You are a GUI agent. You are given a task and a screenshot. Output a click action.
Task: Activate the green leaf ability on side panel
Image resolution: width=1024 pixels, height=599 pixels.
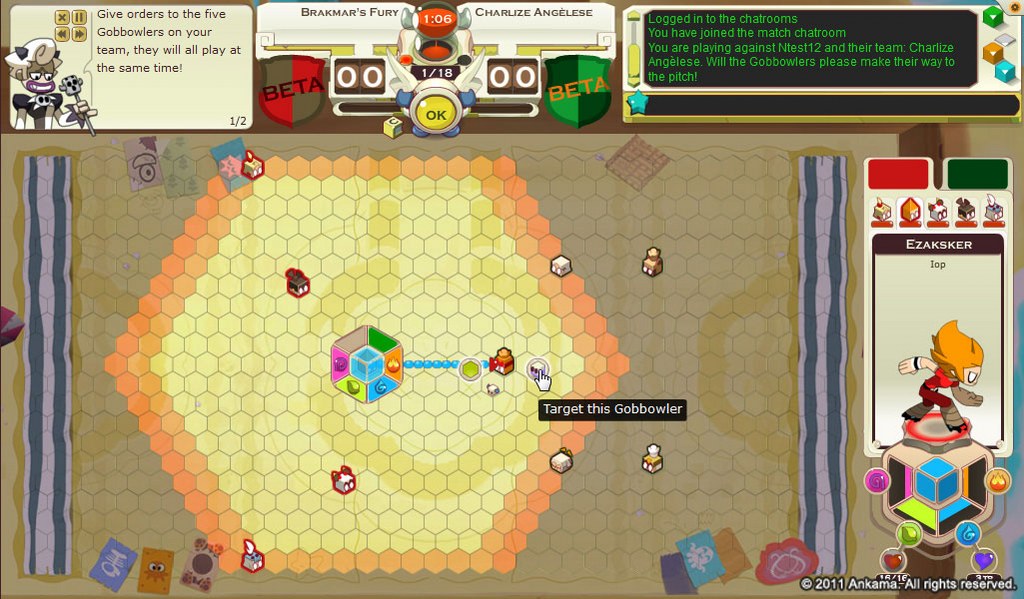click(908, 532)
